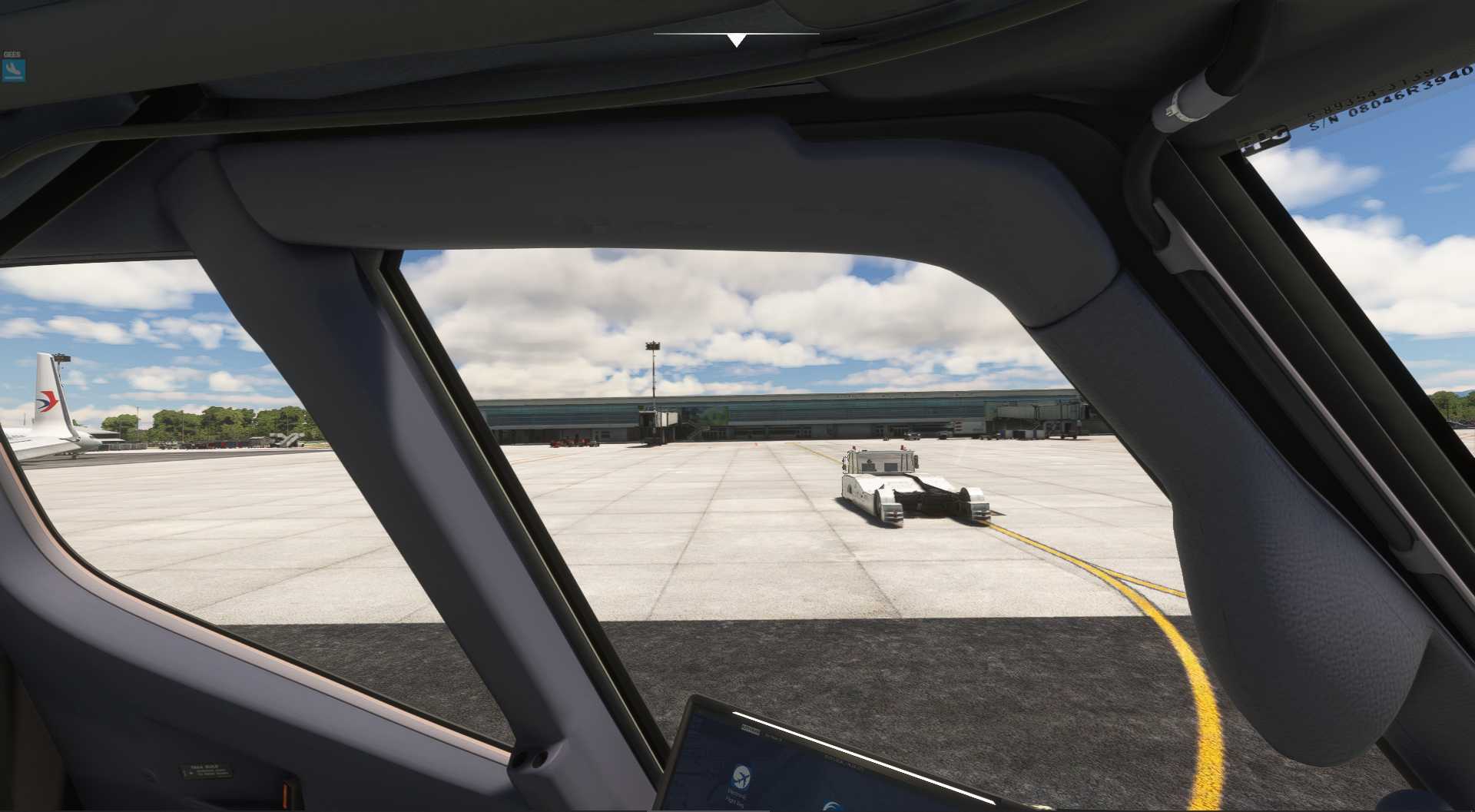Expand the toolbar with the white arrow handle
The image size is (1475, 812).
click(736, 40)
